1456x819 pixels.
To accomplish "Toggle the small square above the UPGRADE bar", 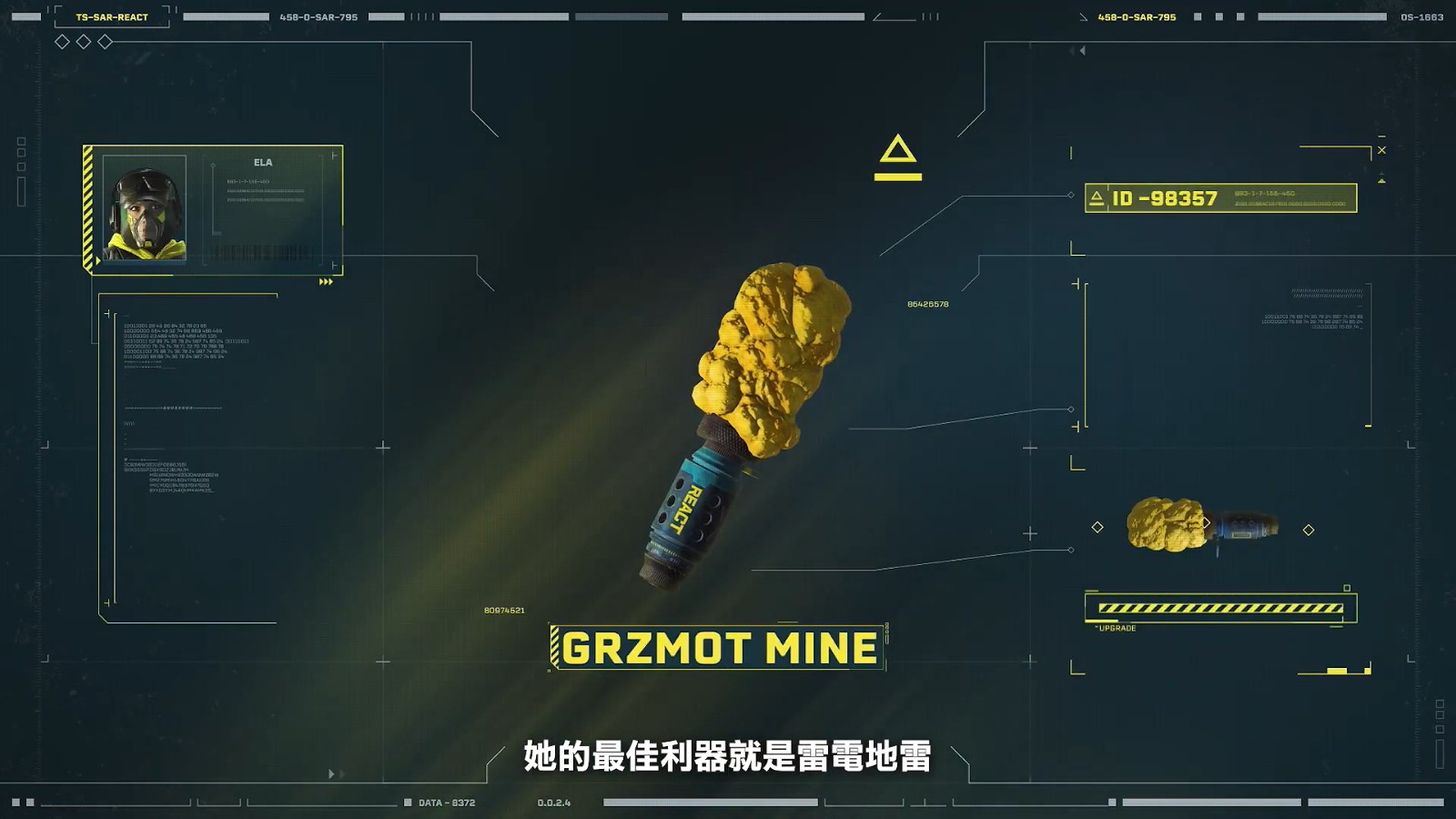I will coord(1346,588).
